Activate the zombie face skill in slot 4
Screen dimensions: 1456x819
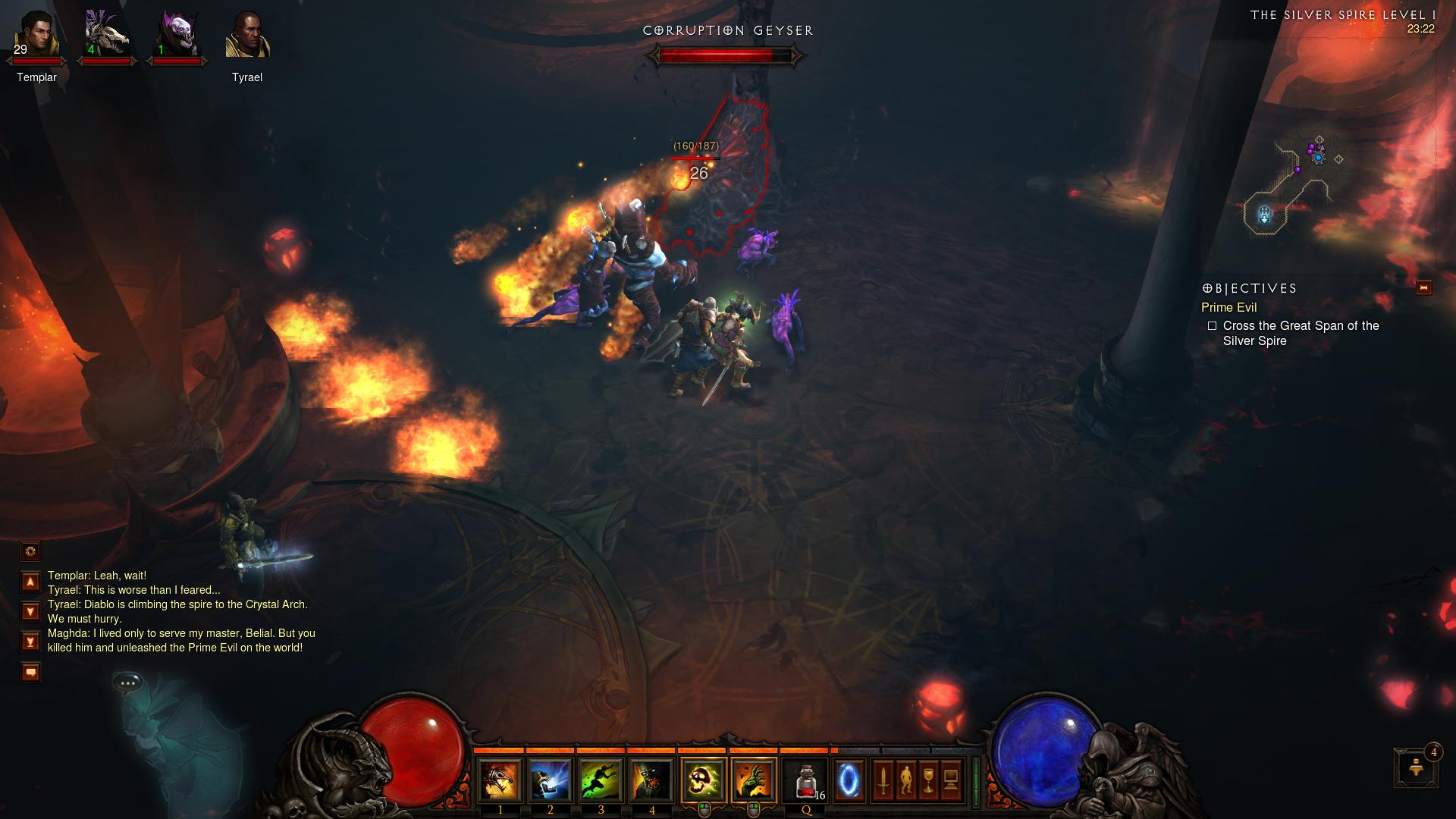[652, 780]
